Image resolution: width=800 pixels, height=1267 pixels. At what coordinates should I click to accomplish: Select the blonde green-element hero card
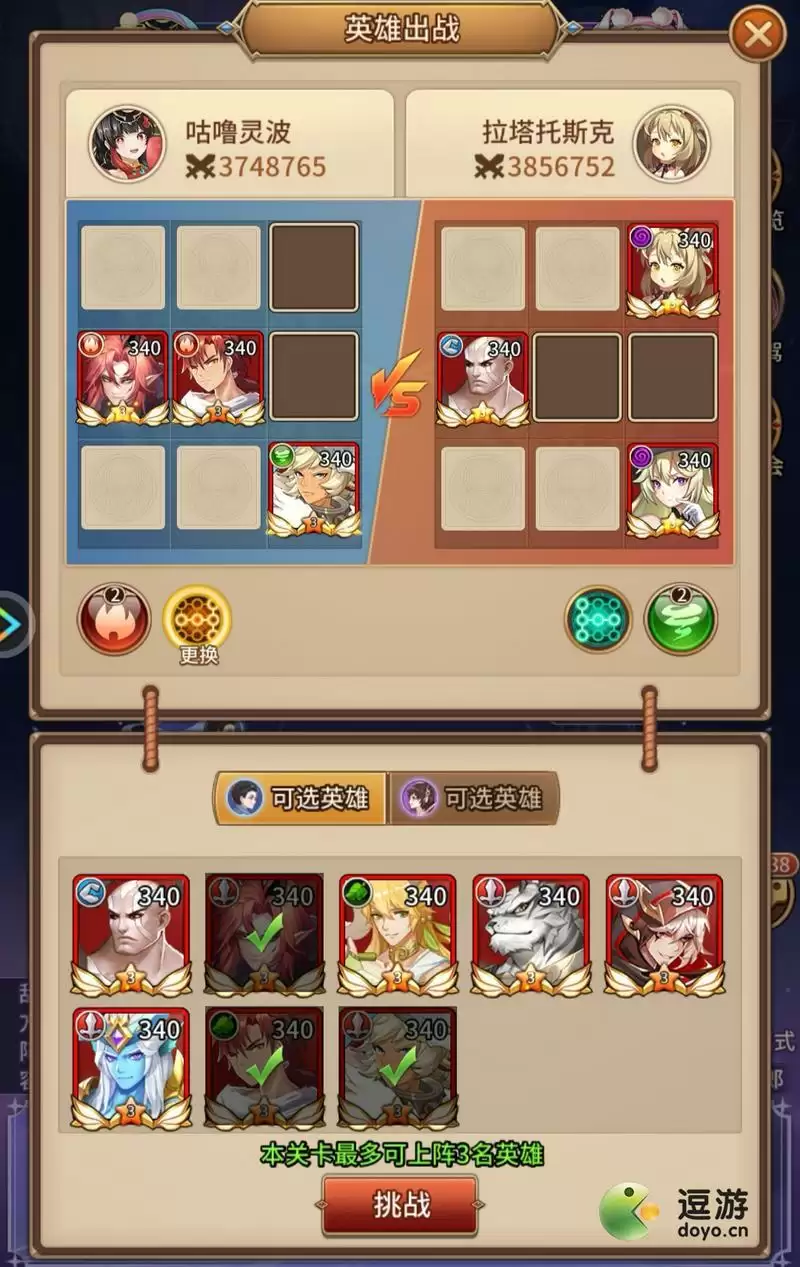point(397,934)
